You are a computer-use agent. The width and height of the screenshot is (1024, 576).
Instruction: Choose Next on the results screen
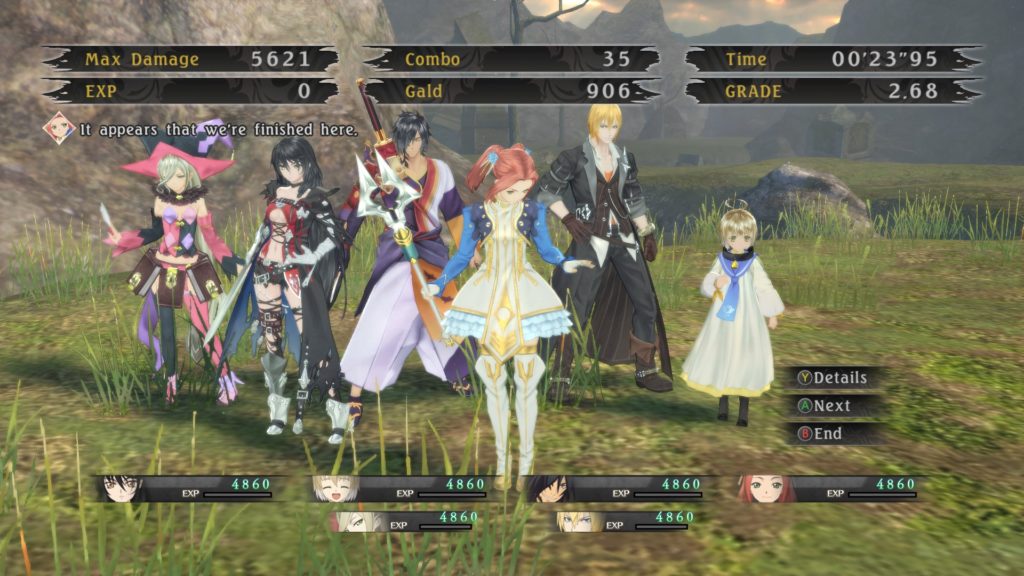[829, 406]
